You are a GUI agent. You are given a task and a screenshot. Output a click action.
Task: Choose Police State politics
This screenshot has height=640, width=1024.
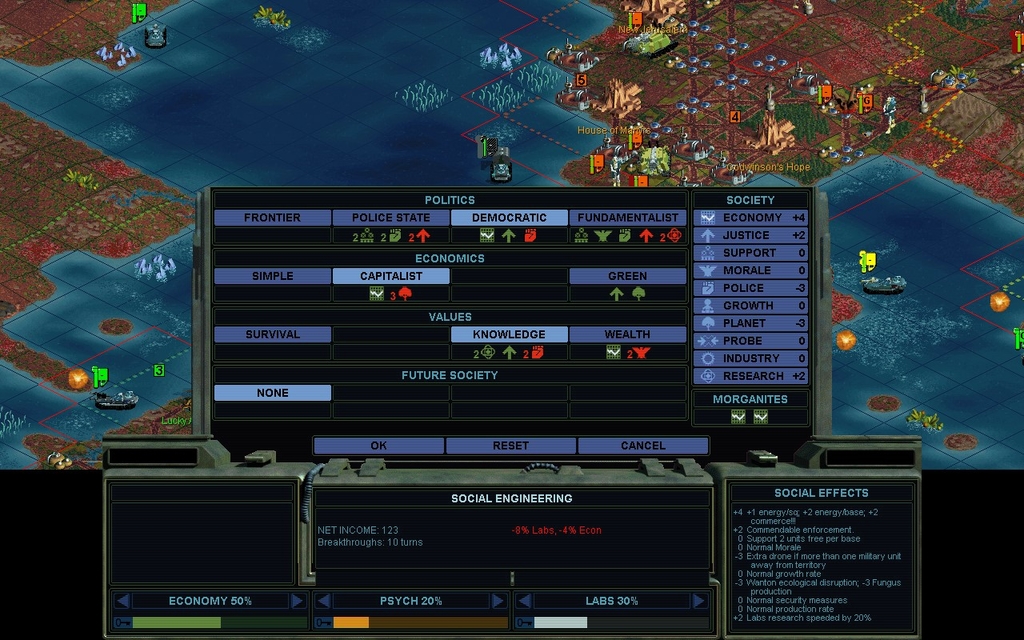tap(391, 218)
